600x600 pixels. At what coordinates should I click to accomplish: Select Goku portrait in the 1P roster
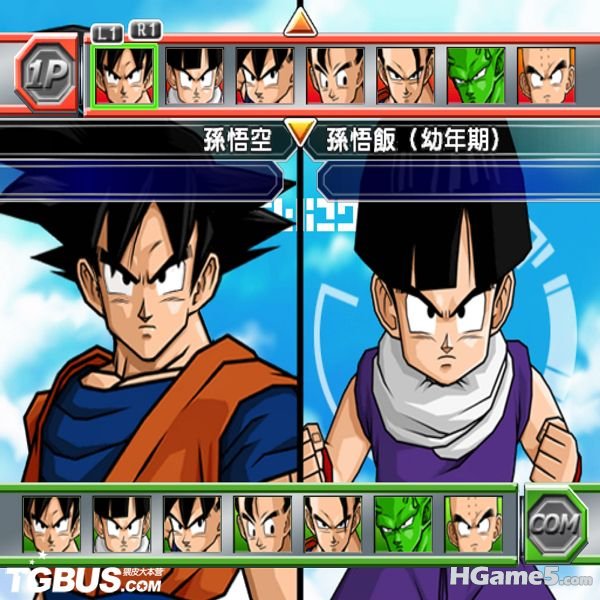point(125,75)
